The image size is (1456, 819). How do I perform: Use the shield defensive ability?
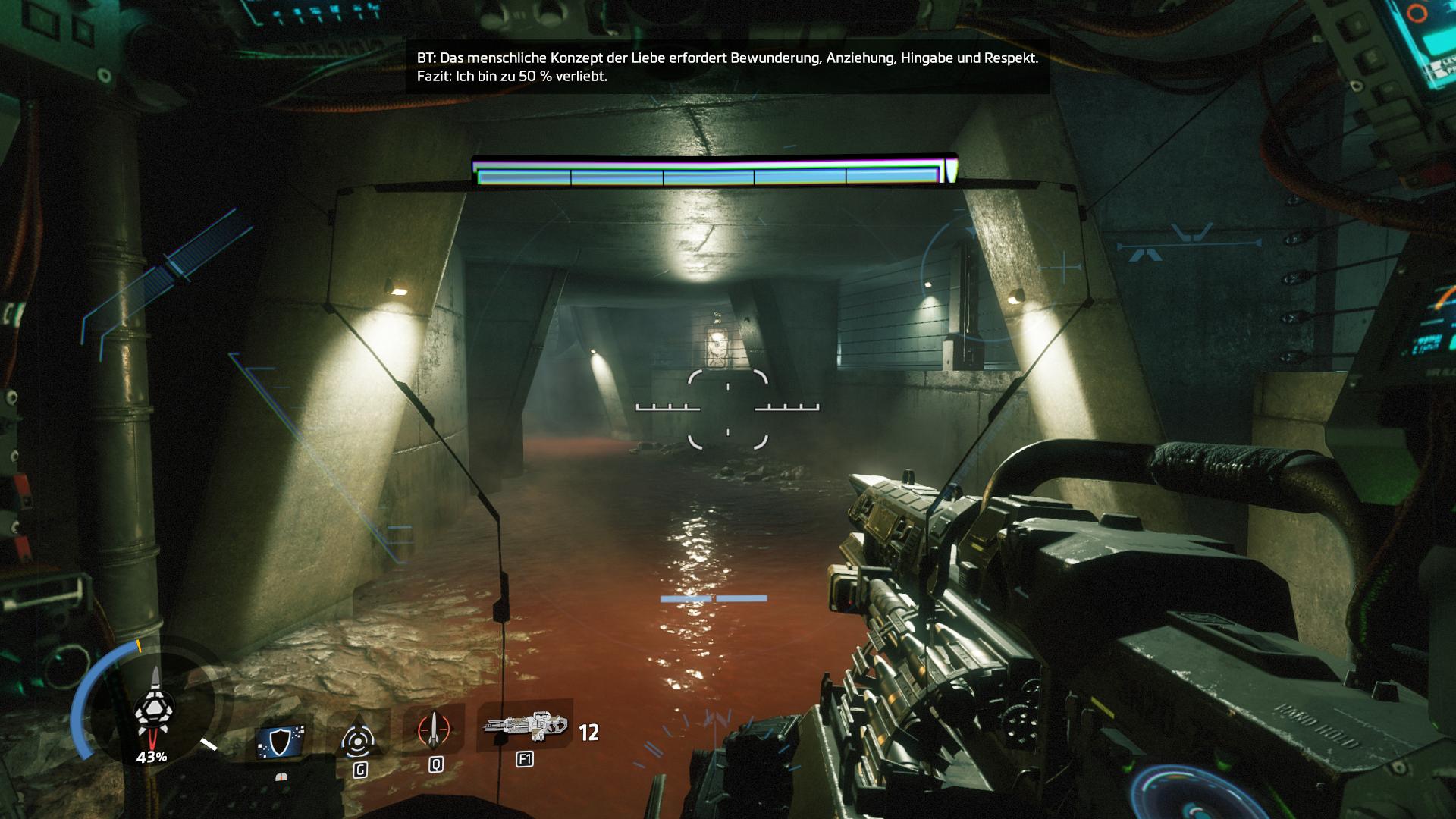pos(281,740)
